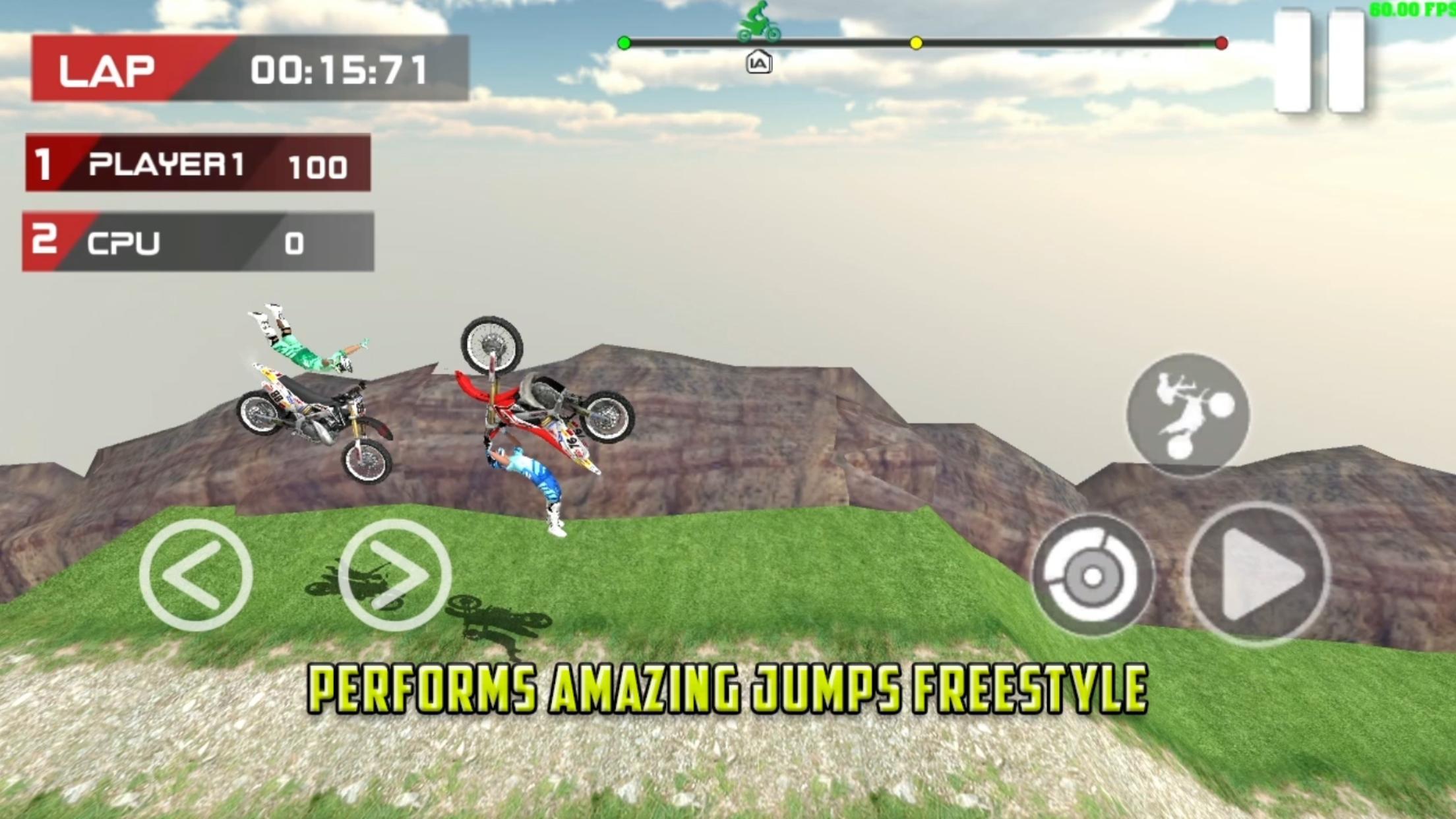The image size is (1456, 819).
Task: Click the green start dot on the progress bar
Action: (x=624, y=42)
